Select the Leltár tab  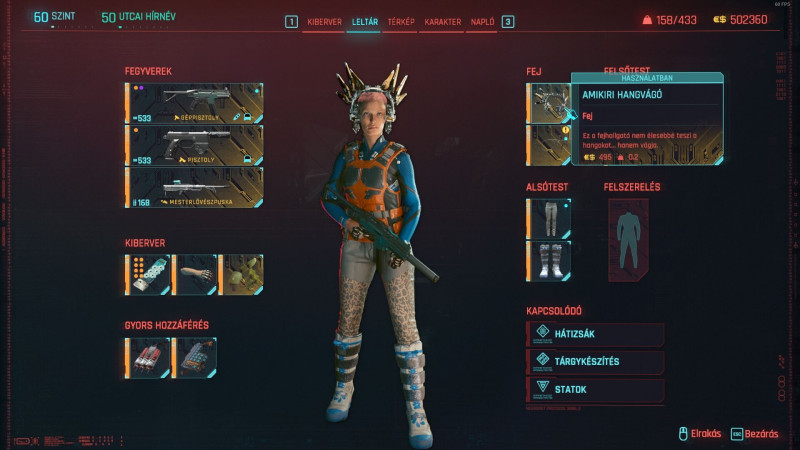click(x=362, y=21)
